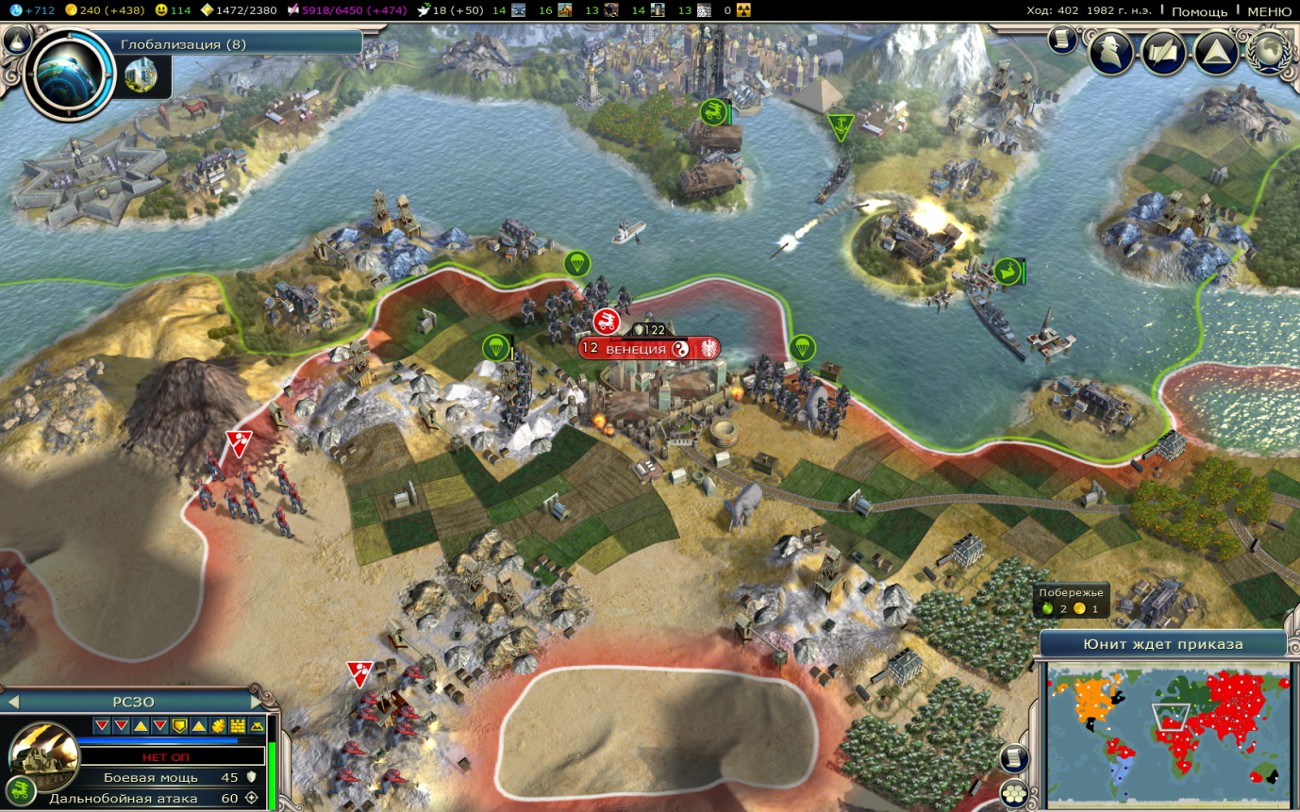Screen dimensions: 1300x812
Task: Select the yellow brick wall promotion icon
Action: click(237, 725)
